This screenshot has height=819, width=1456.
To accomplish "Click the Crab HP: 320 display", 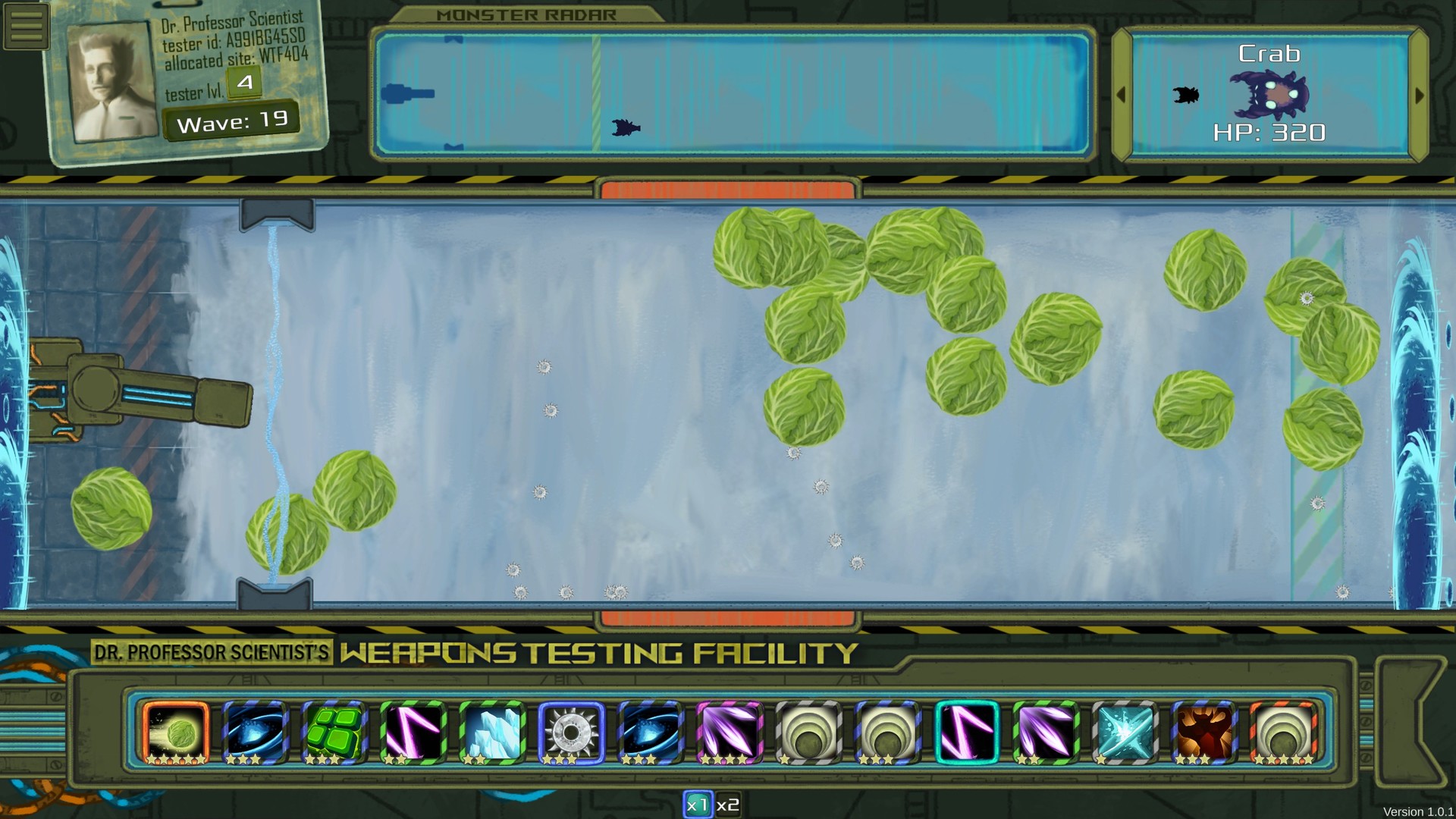I will (1271, 132).
